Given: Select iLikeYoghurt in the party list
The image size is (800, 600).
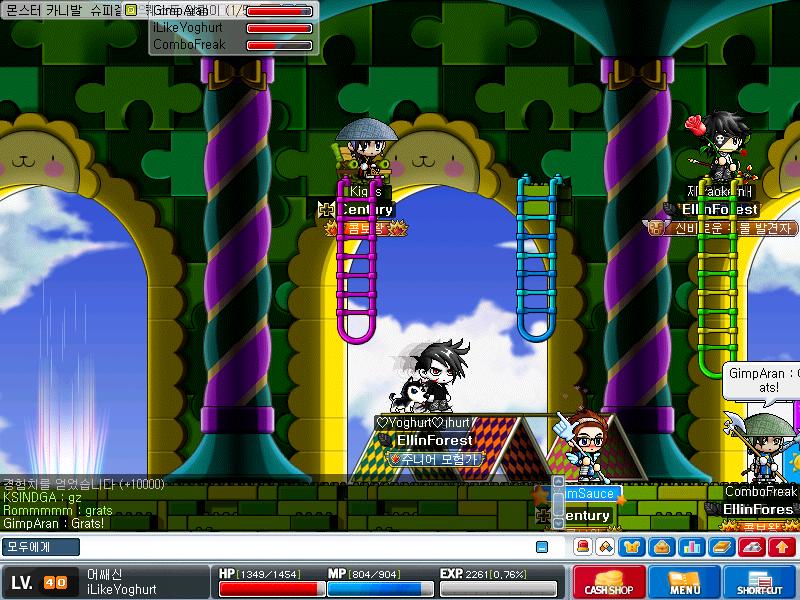Looking at the screenshot, I should tap(189, 28).
